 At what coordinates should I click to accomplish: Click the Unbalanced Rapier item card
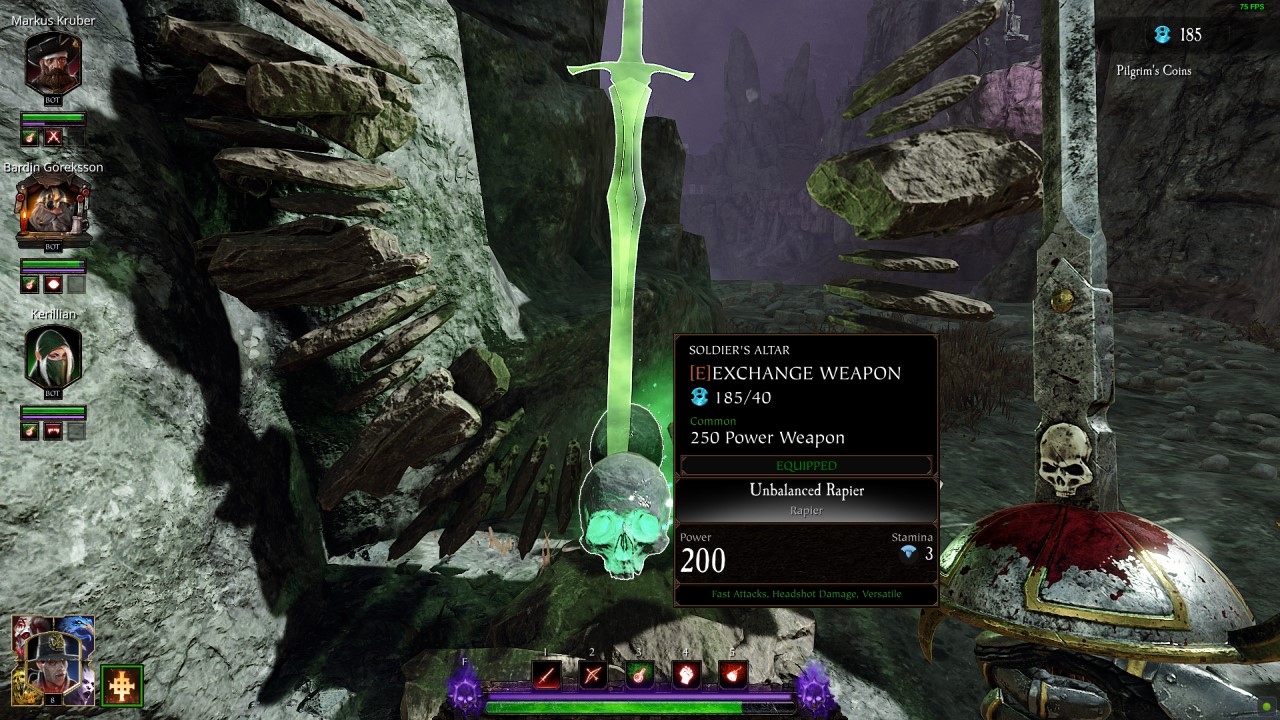point(806,499)
